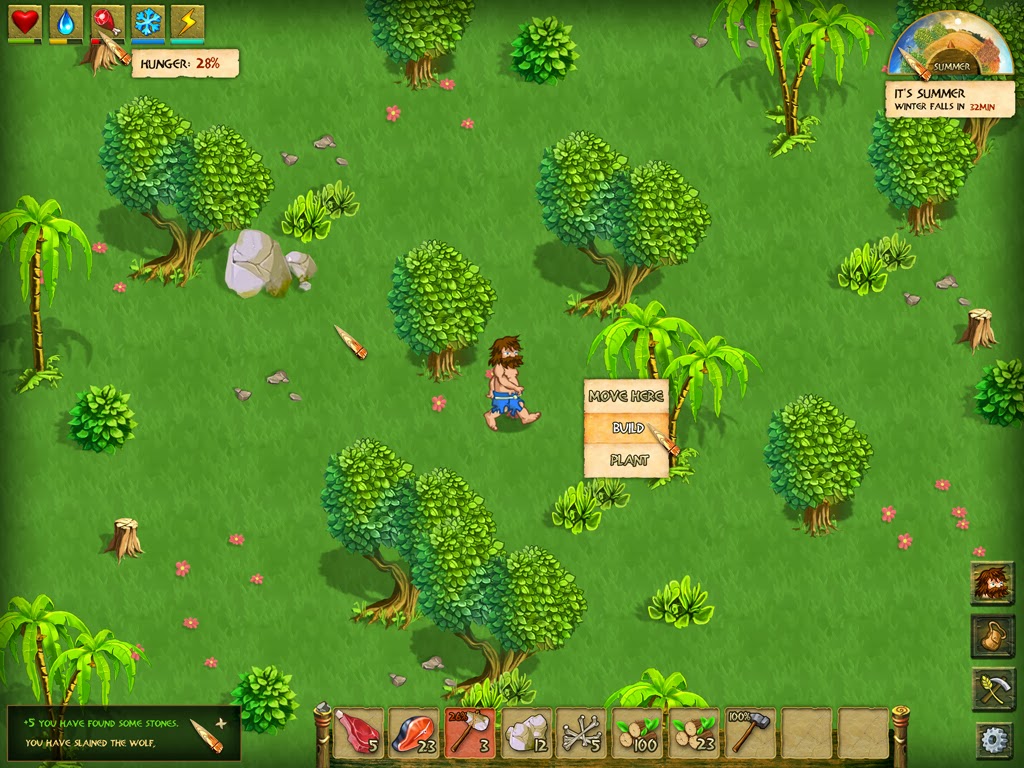
Task: Open the backpack inventory
Action: click(992, 636)
